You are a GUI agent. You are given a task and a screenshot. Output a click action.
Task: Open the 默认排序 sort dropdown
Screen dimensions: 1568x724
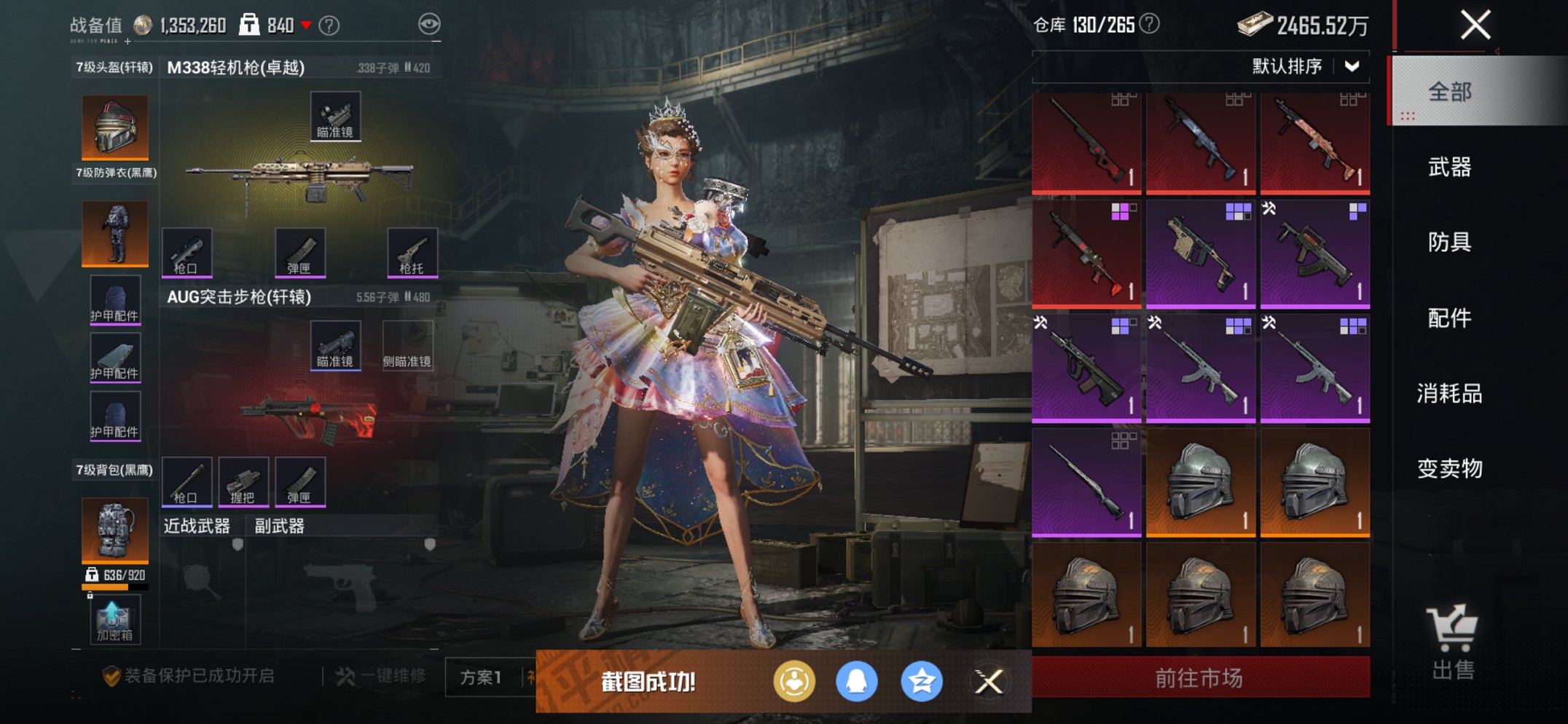click(x=1304, y=67)
